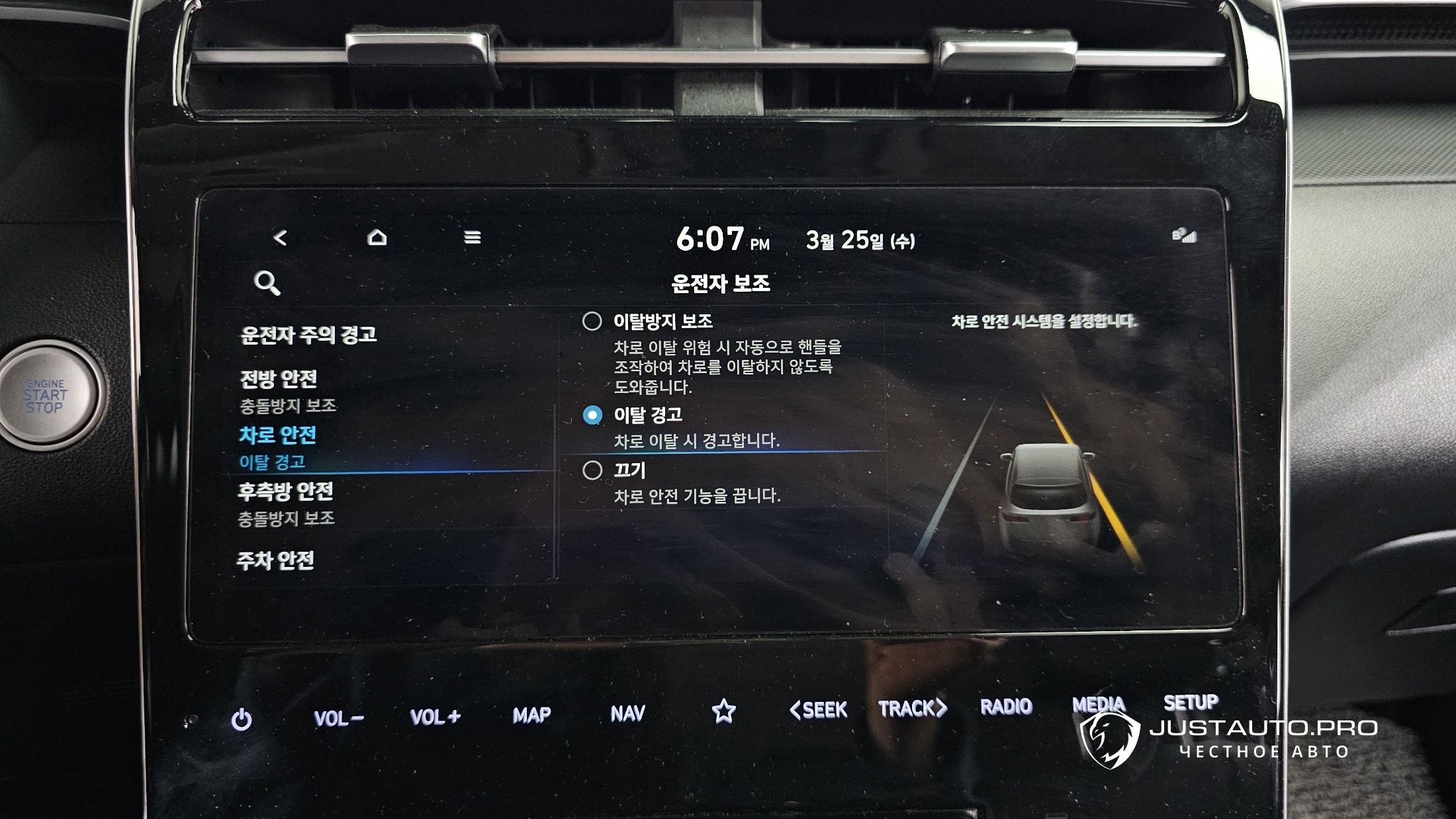Choose the 이탈 경고 radio option
Image resolution: width=1456 pixels, height=819 pixels.
point(592,415)
